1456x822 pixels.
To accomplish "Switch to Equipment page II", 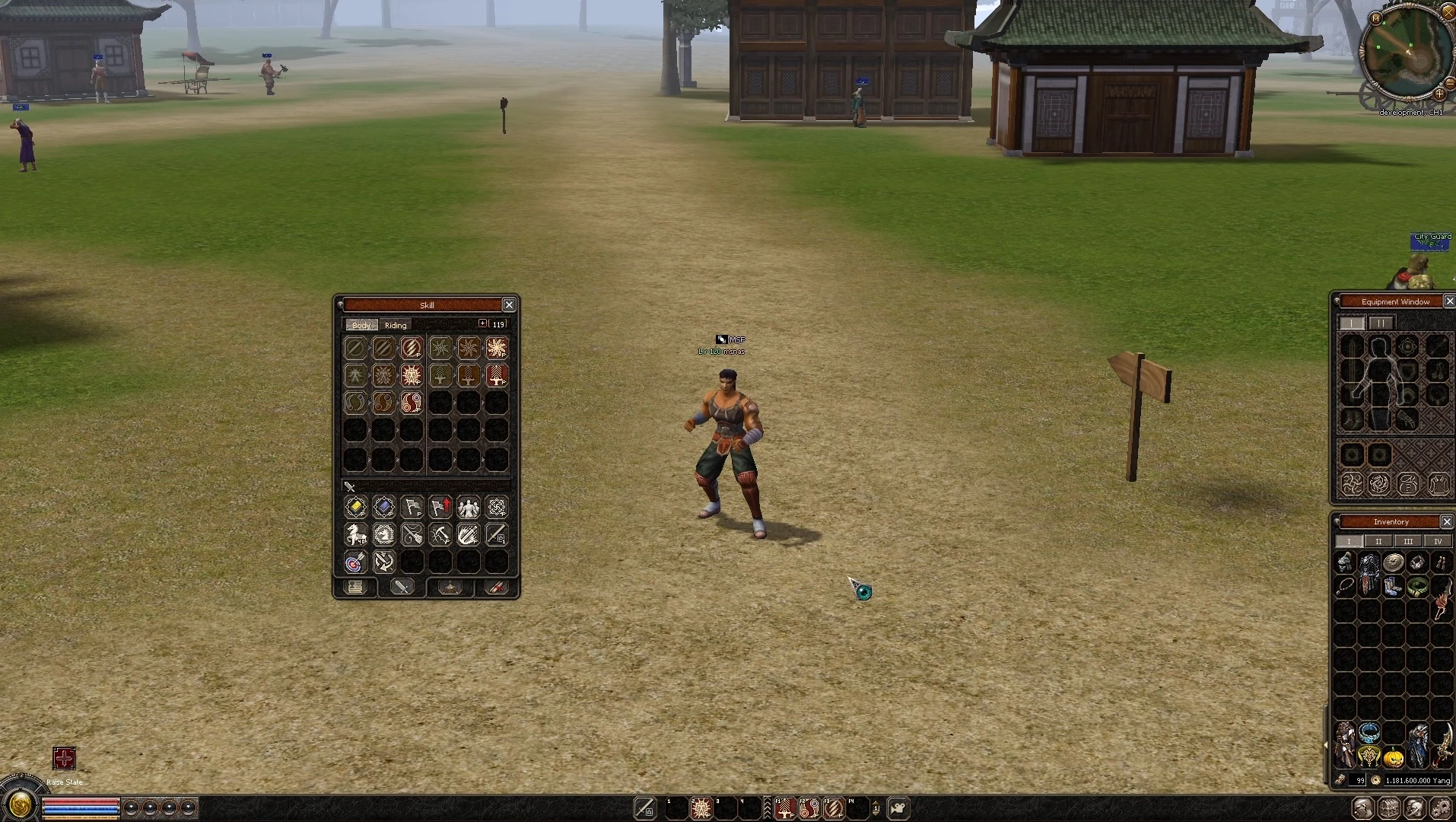I will click(1380, 323).
